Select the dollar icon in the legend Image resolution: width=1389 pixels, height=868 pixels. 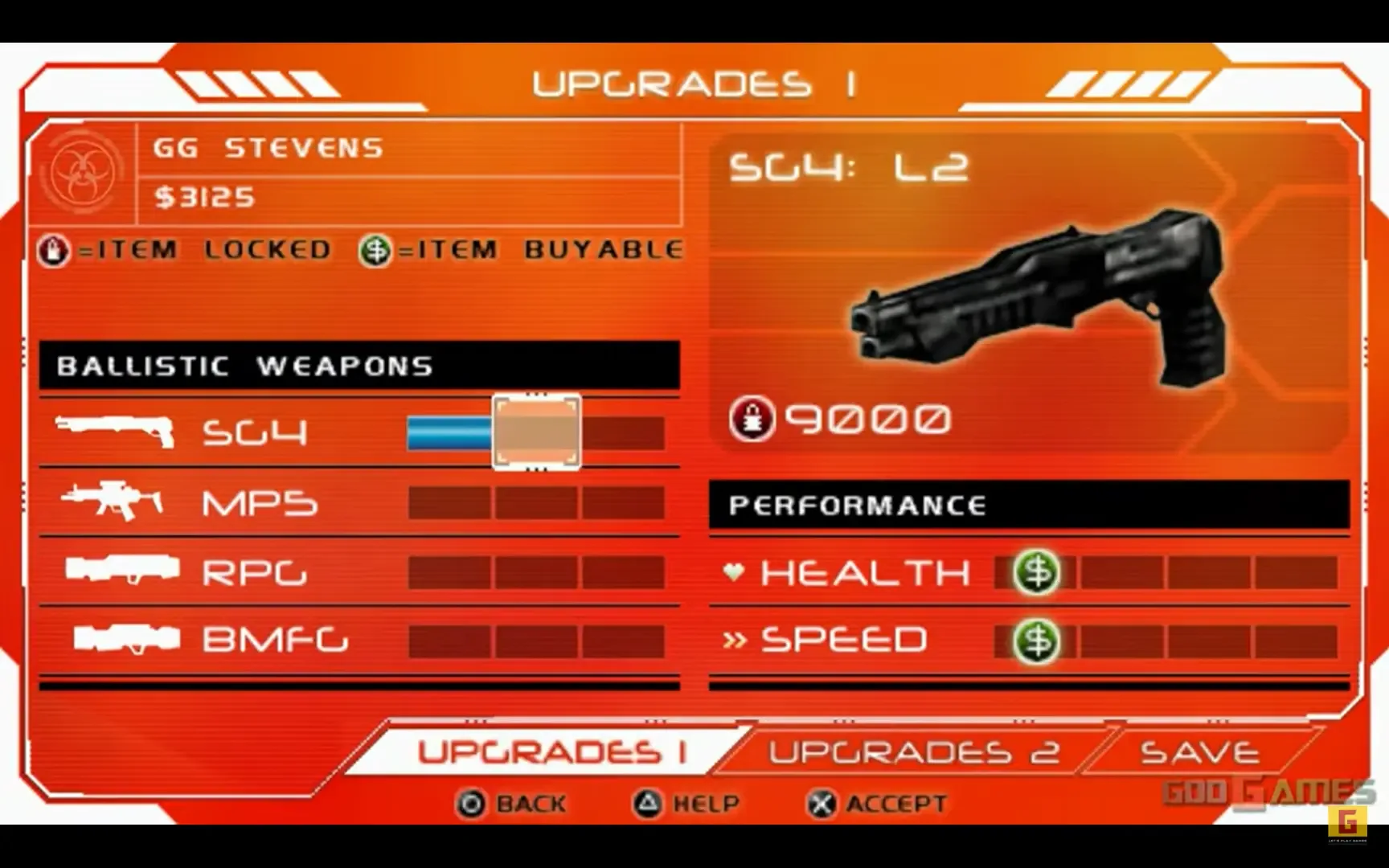pos(375,249)
